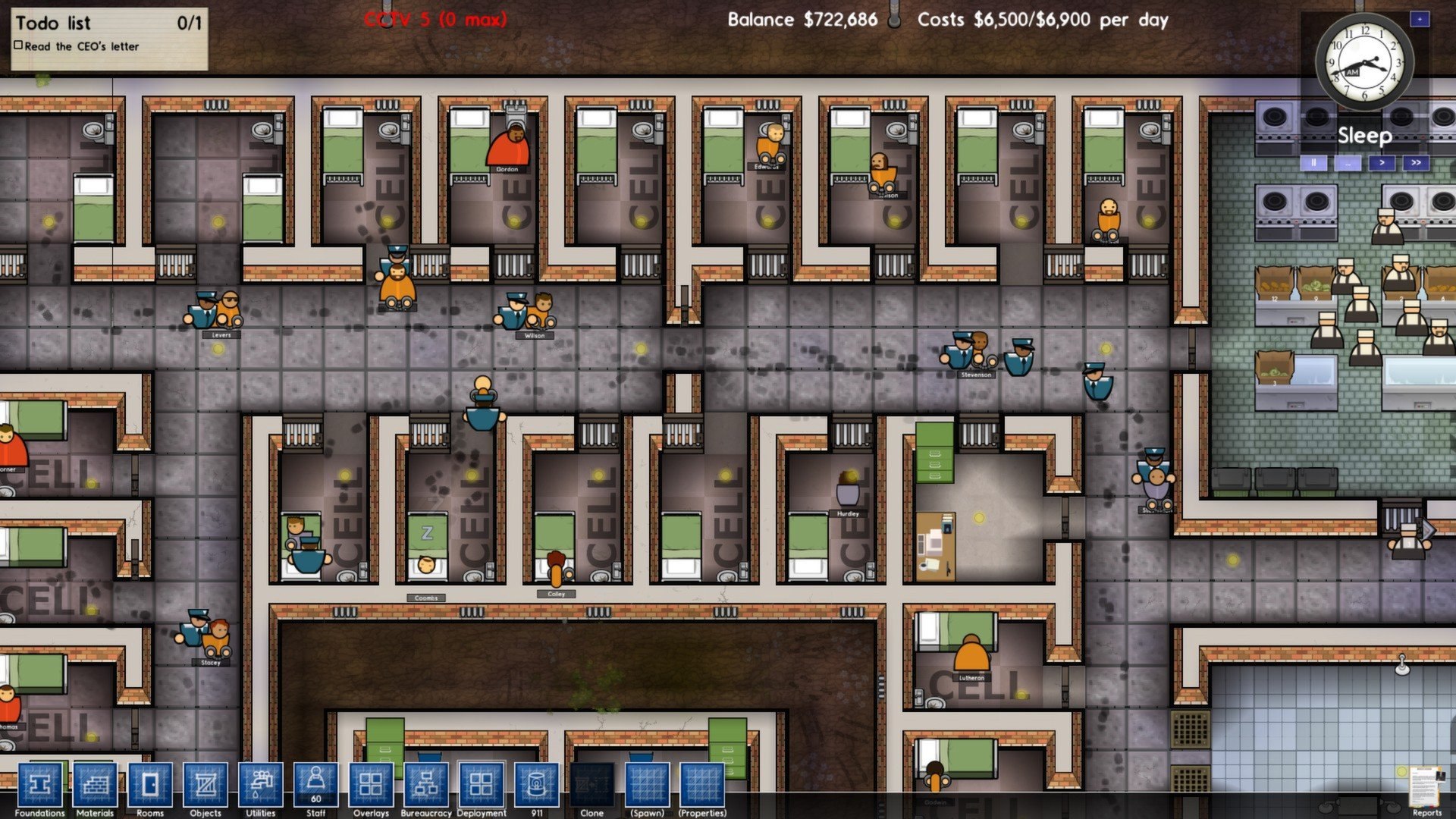This screenshot has height=819, width=1456.
Task: Check off Read the CEO's letter
Action: [18, 45]
